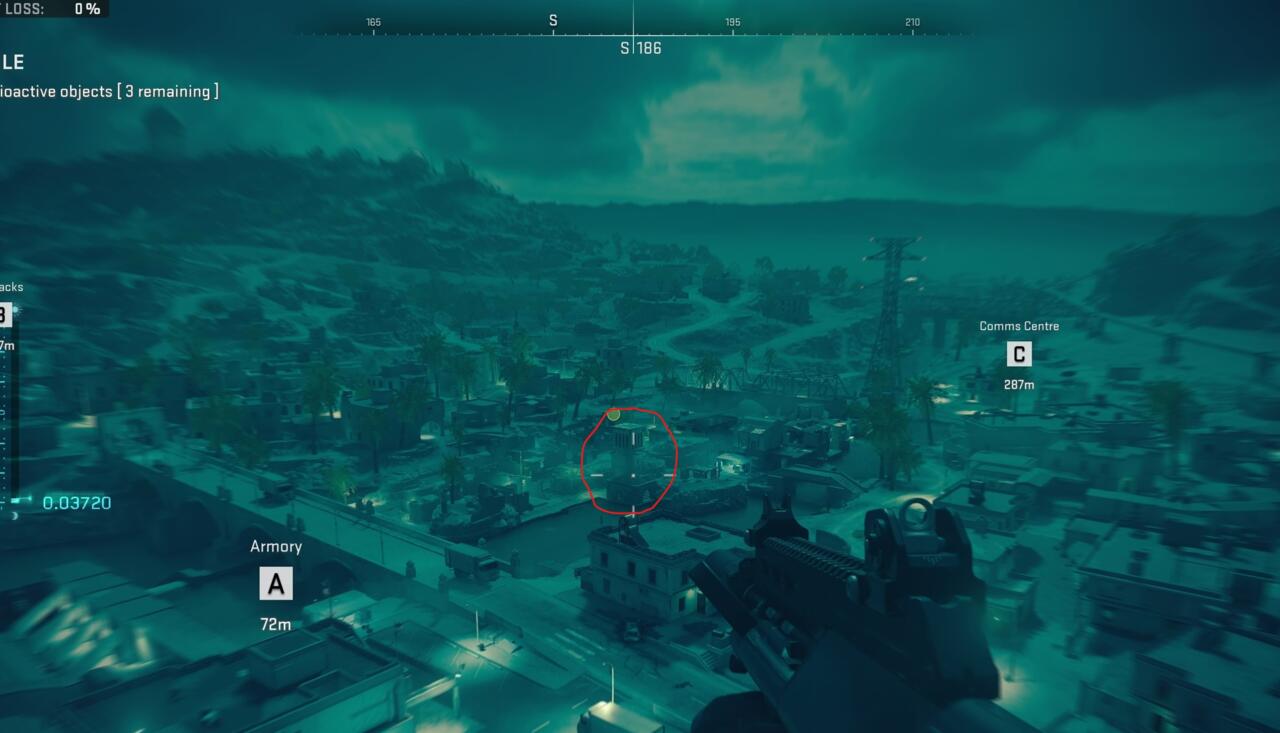This screenshot has height=733, width=1280.
Task: Click the 72m distance under Armory
Action: (276, 623)
